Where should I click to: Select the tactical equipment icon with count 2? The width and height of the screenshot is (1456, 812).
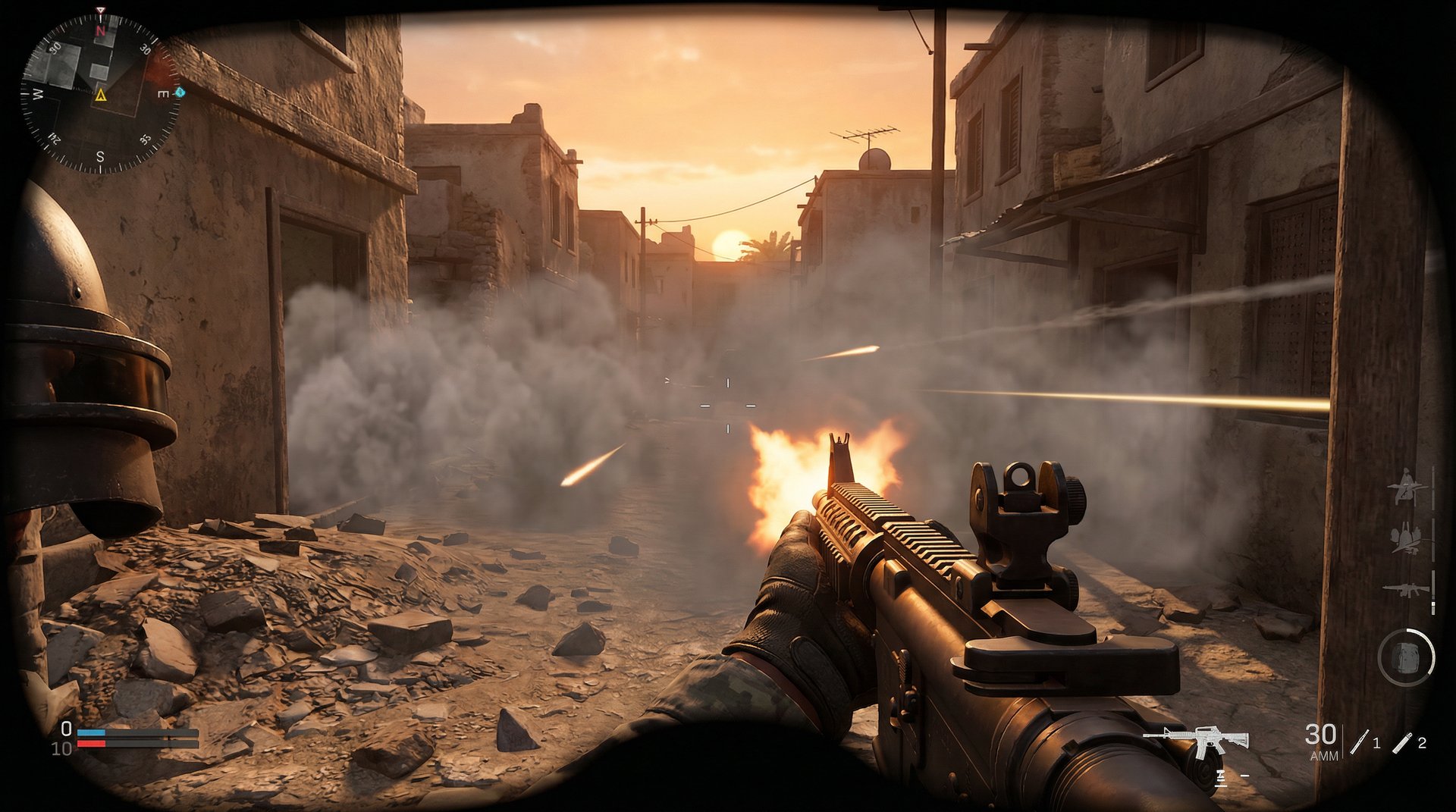(1401, 742)
